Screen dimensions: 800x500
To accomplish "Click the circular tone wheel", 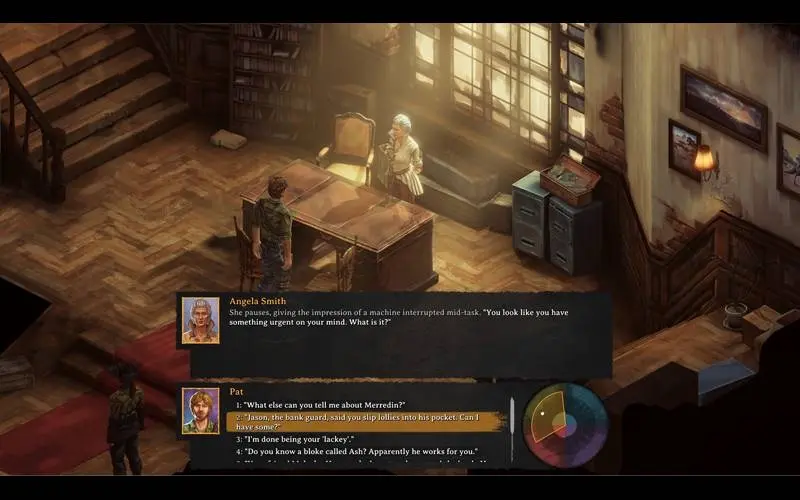I will coord(565,423).
